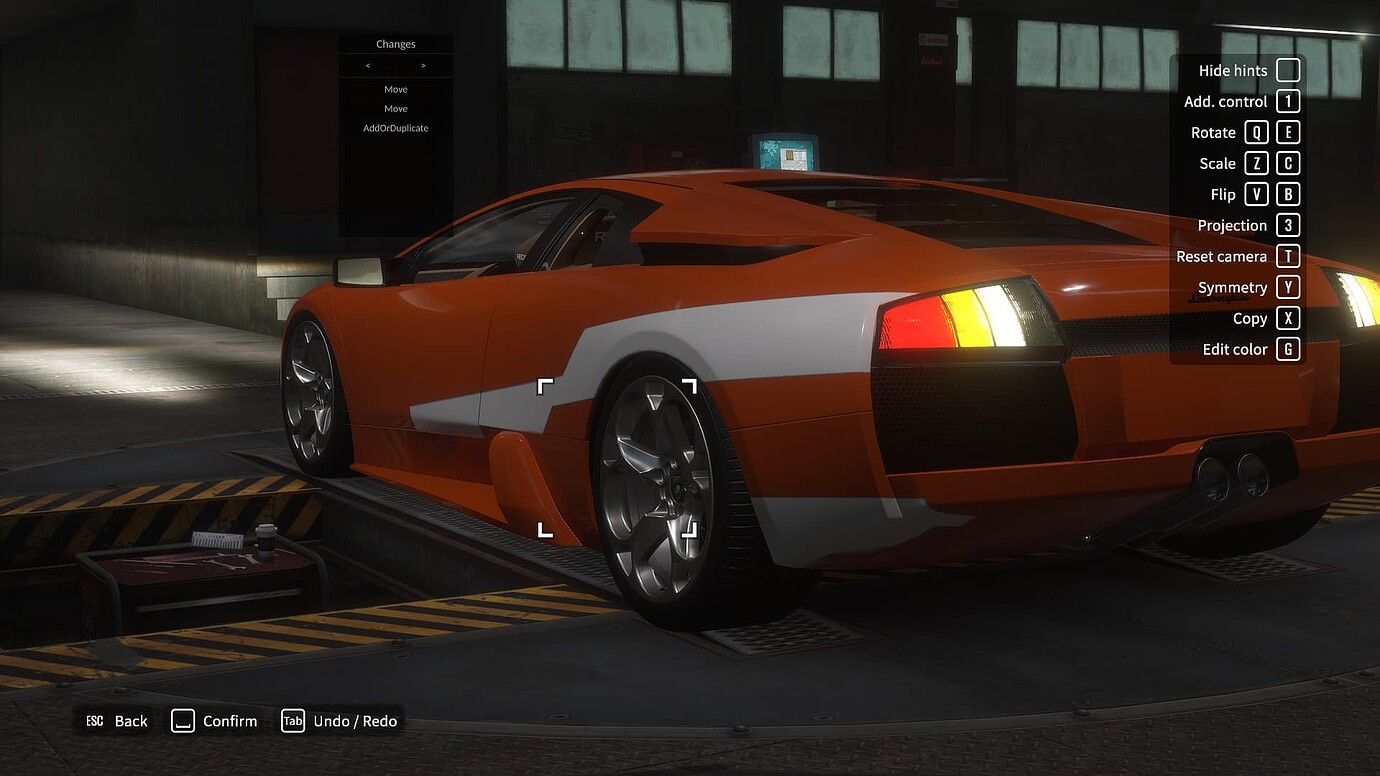Step forward with the Changes right arrow

(423, 66)
